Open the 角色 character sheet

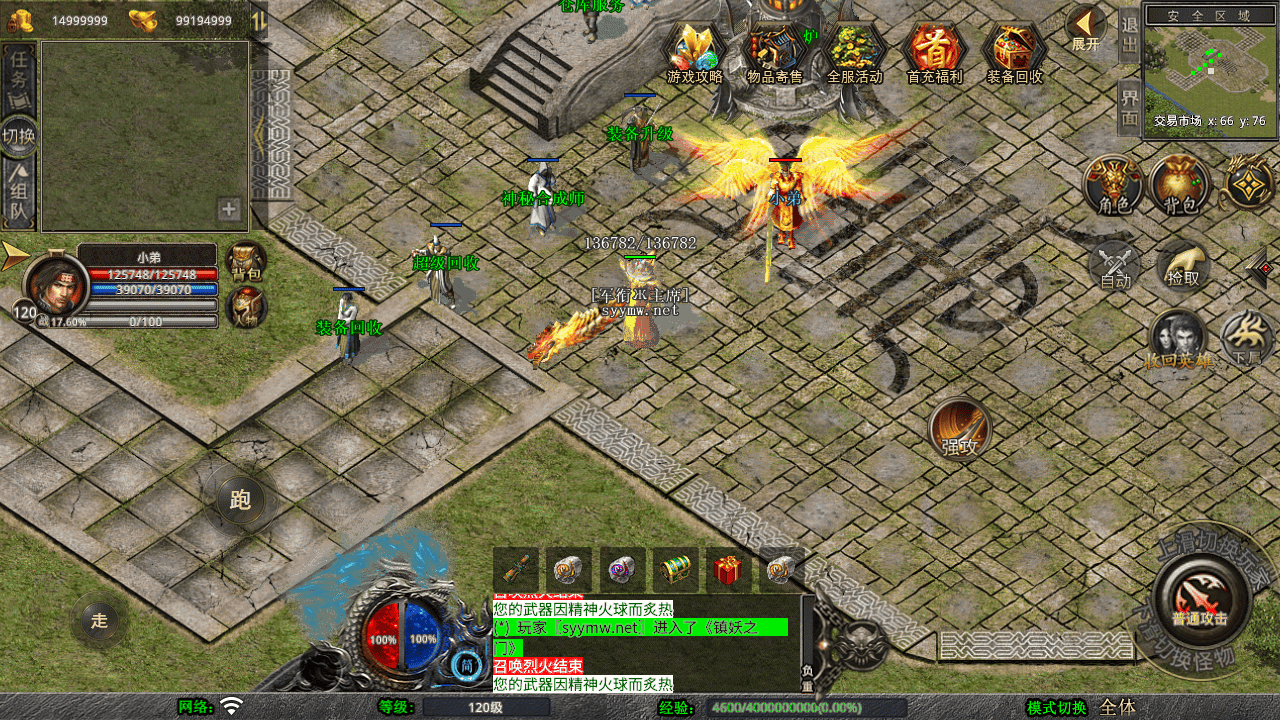click(x=1115, y=185)
